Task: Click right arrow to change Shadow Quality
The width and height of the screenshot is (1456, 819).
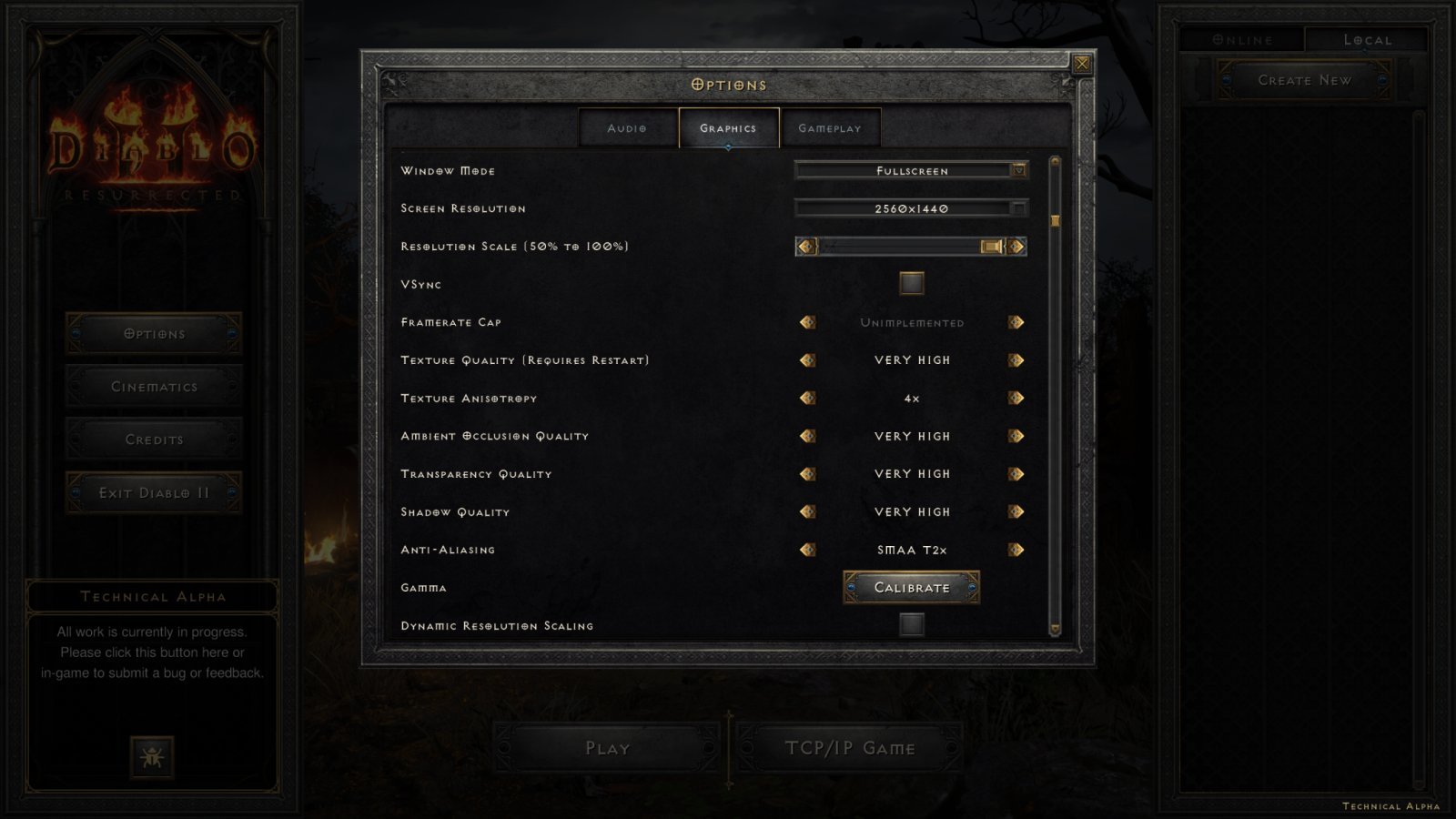Action: (1017, 511)
